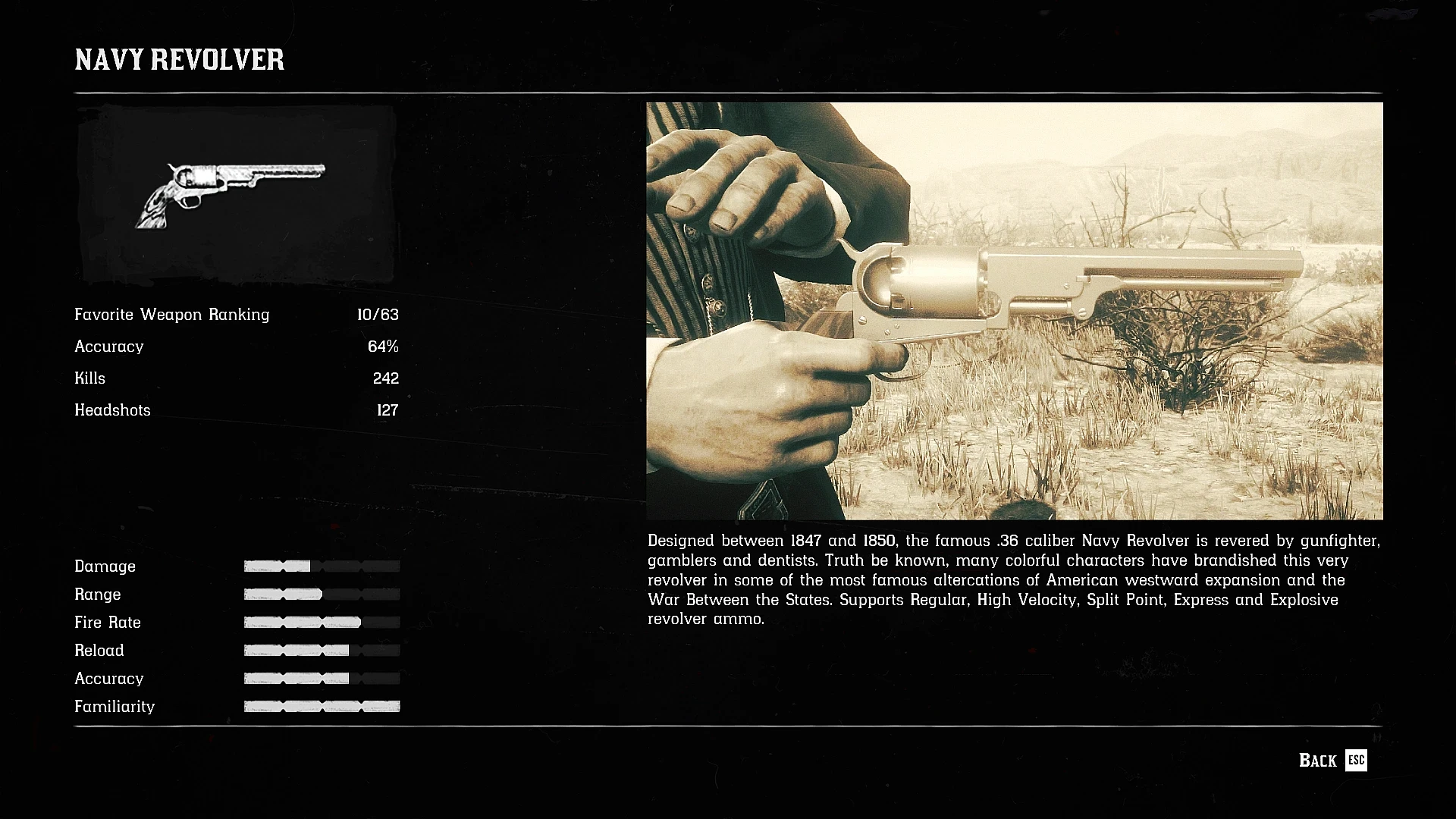Click the Back button

click(x=1318, y=761)
